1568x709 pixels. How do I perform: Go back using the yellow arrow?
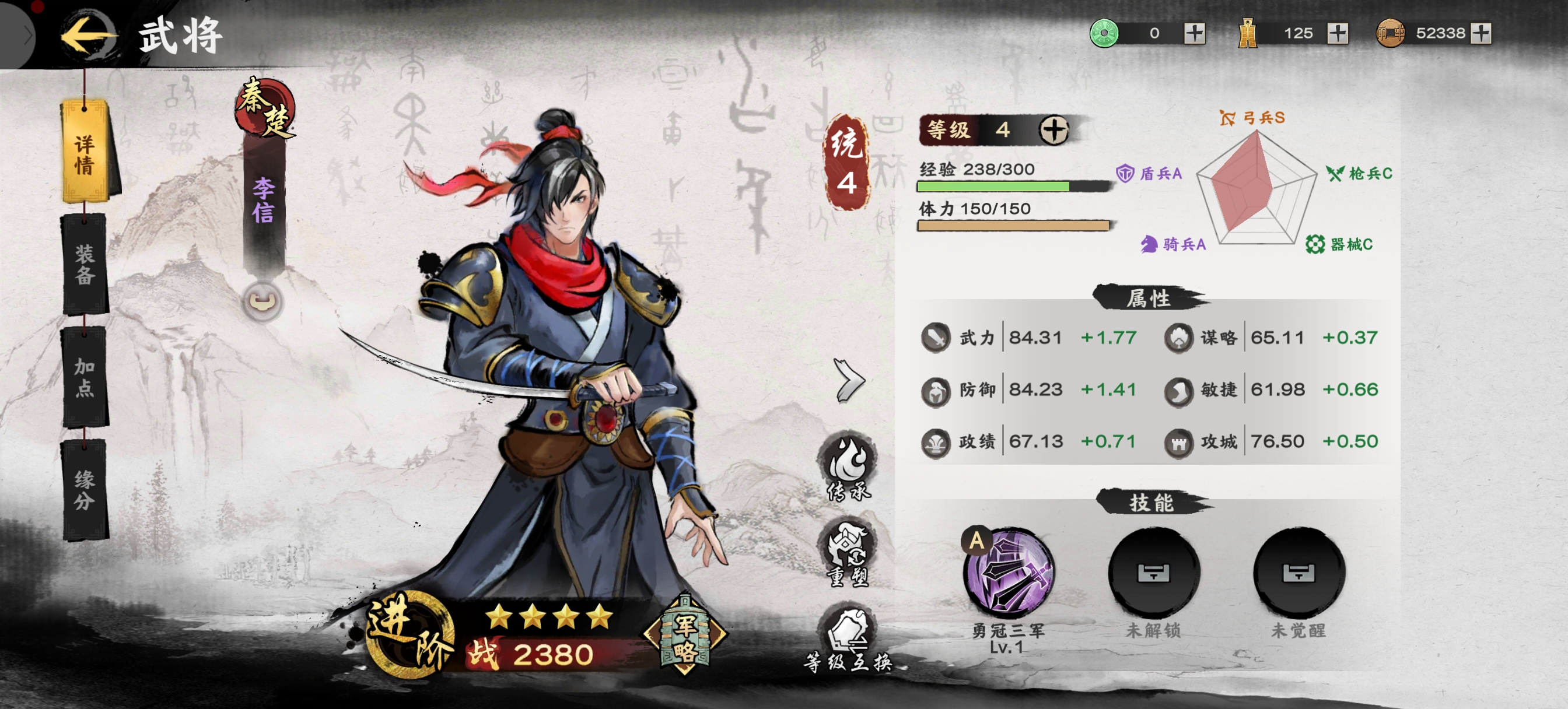coord(88,36)
